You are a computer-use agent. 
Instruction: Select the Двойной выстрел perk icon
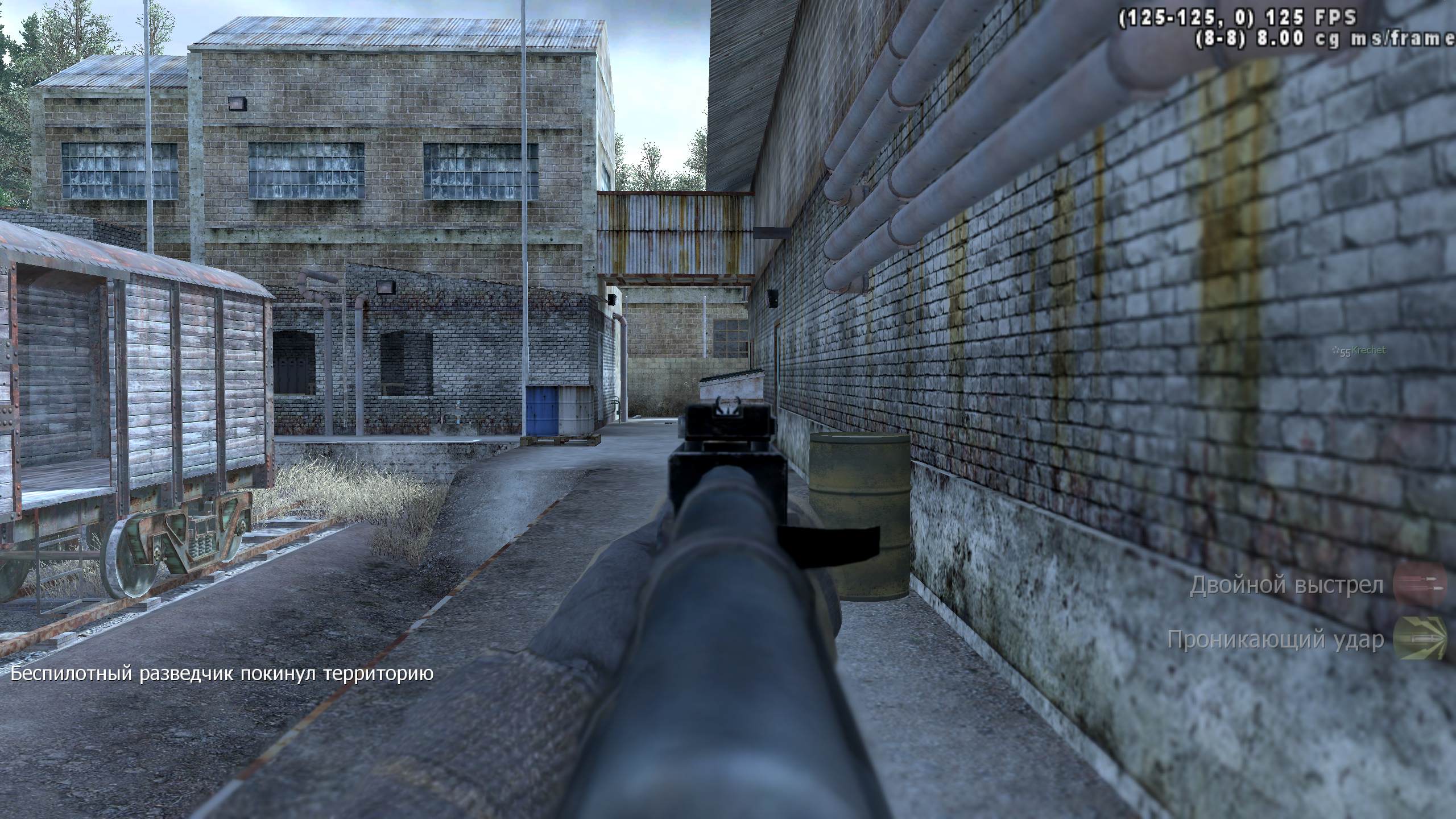pyautogui.click(x=1421, y=585)
